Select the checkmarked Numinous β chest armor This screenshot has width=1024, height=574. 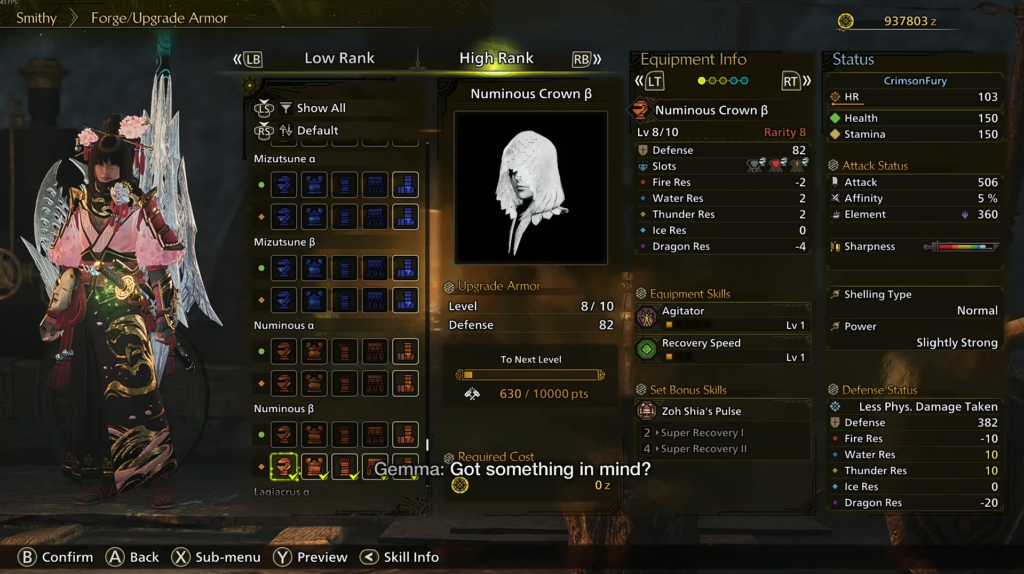coord(314,466)
